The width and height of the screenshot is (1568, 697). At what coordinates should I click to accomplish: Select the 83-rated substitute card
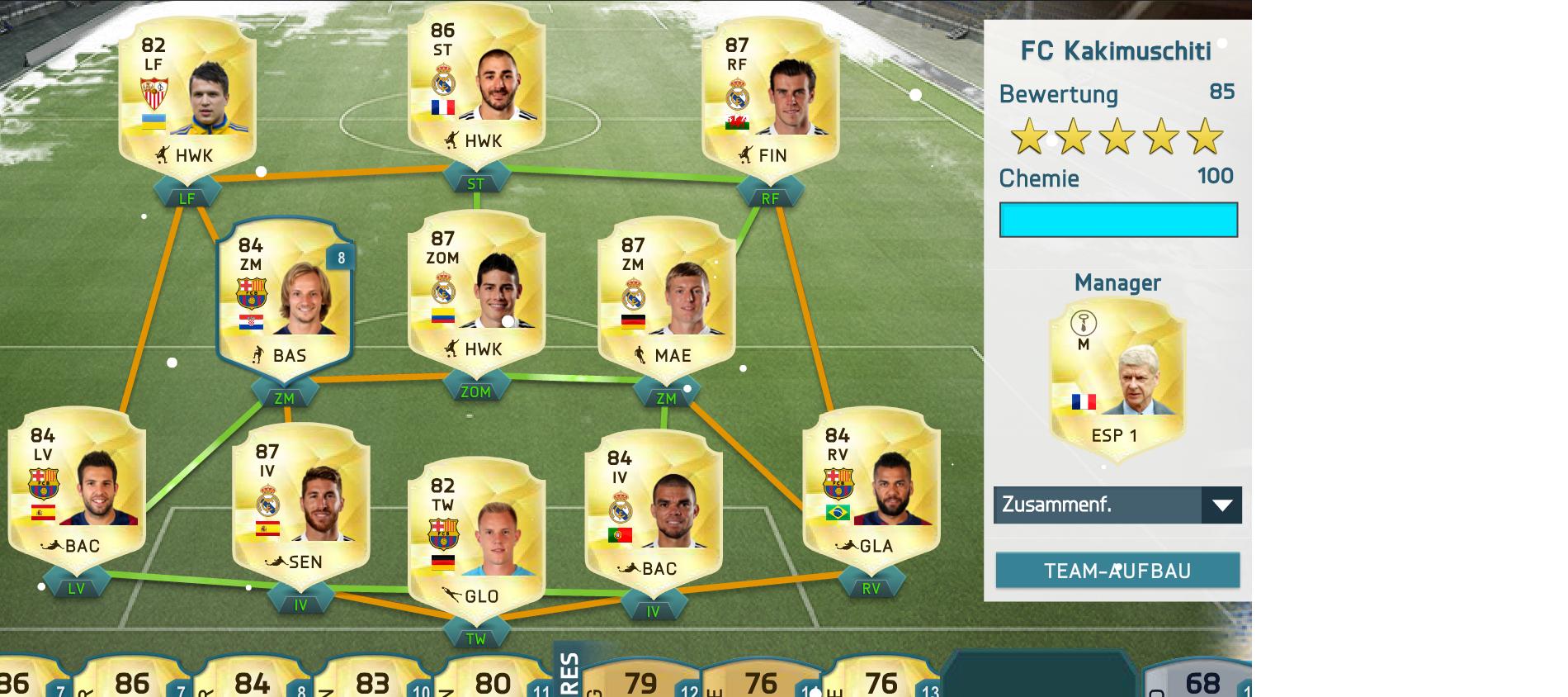[x=373, y=680]
